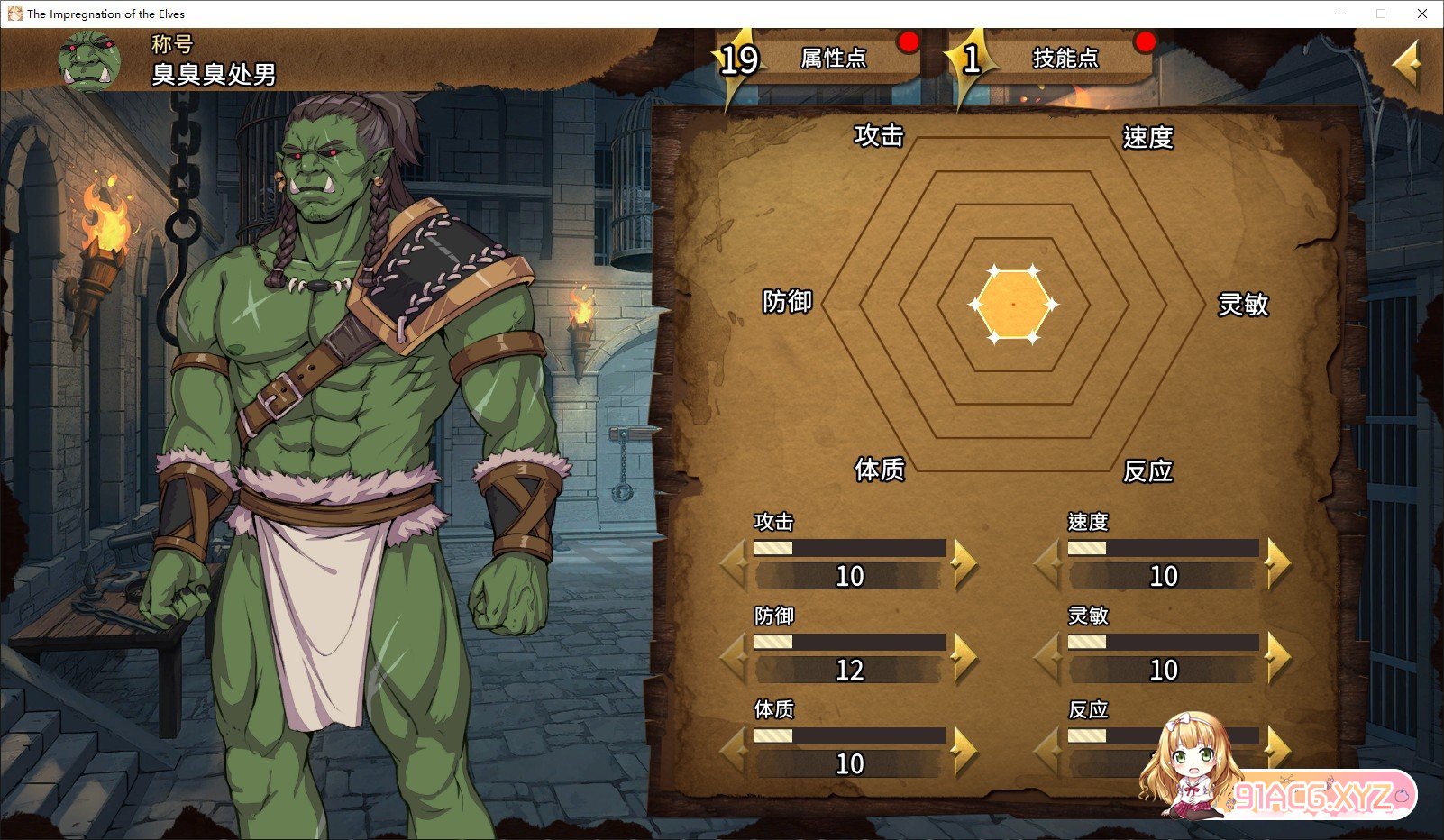1444x840 pixels.
Task: Click the orc portrait avatar
Action: (x=90, y=61)
